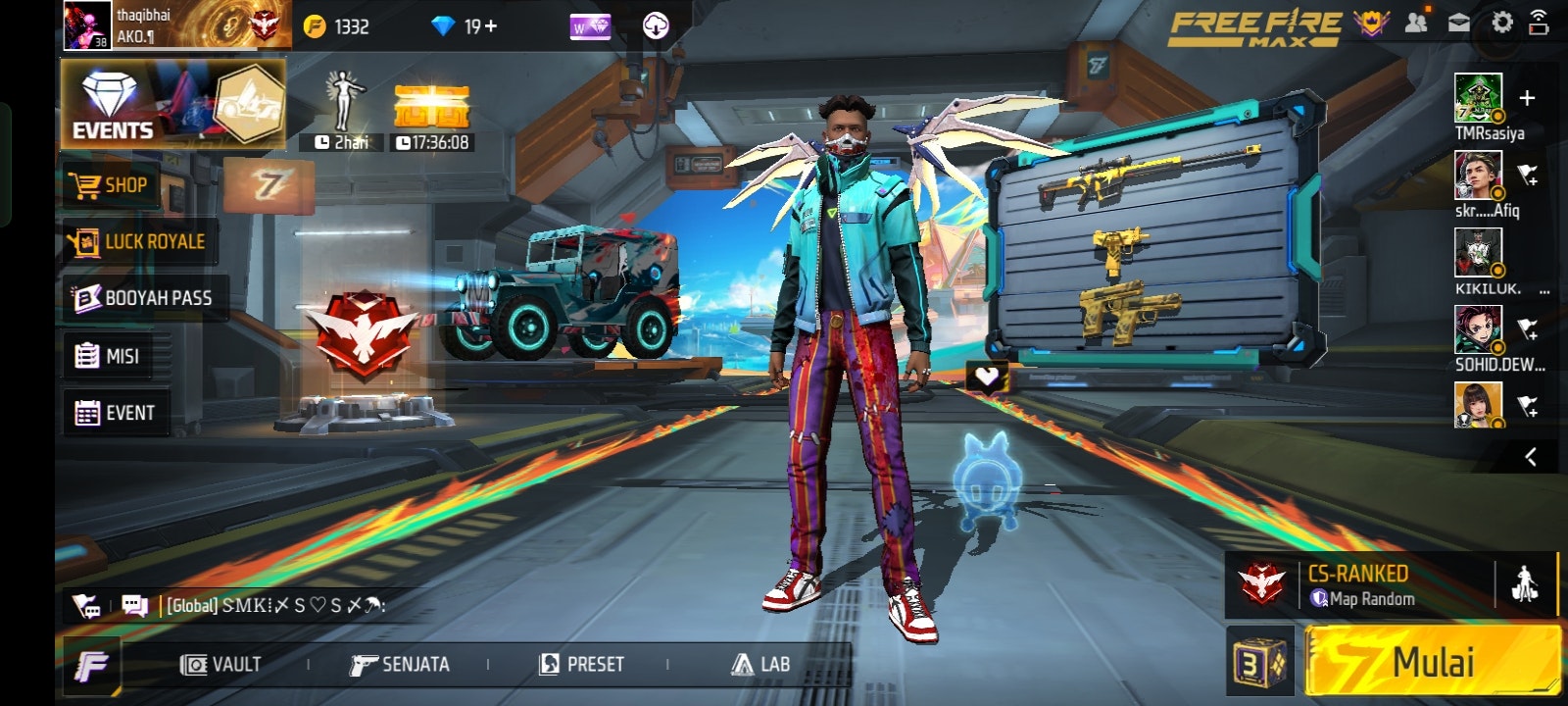
Task: Open the Senjata weapons menu
Action: click(x=400, y=665)
